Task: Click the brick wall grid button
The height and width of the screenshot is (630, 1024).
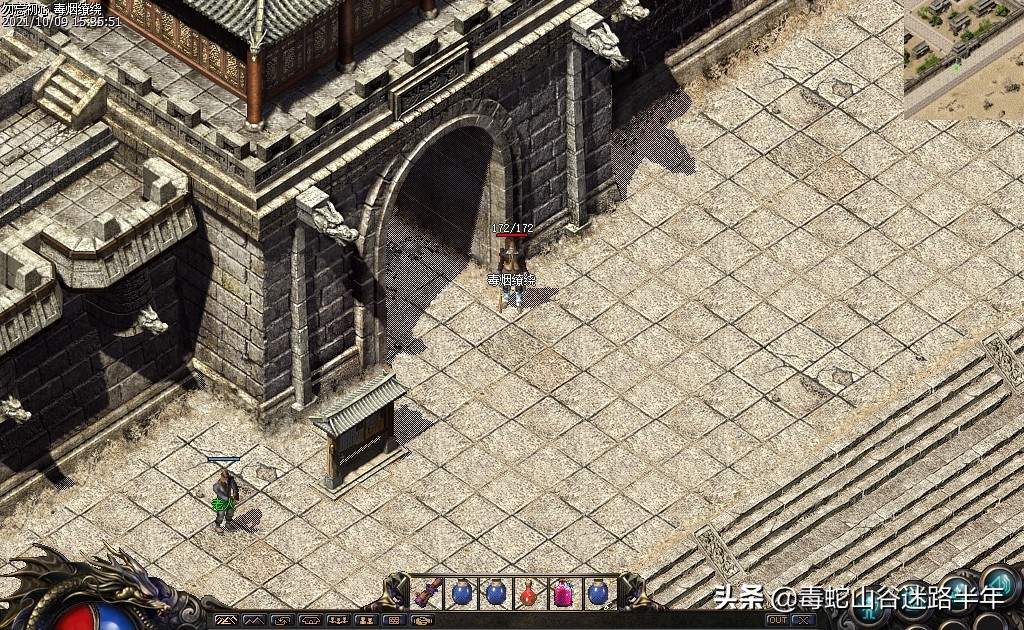Action: 394,620
